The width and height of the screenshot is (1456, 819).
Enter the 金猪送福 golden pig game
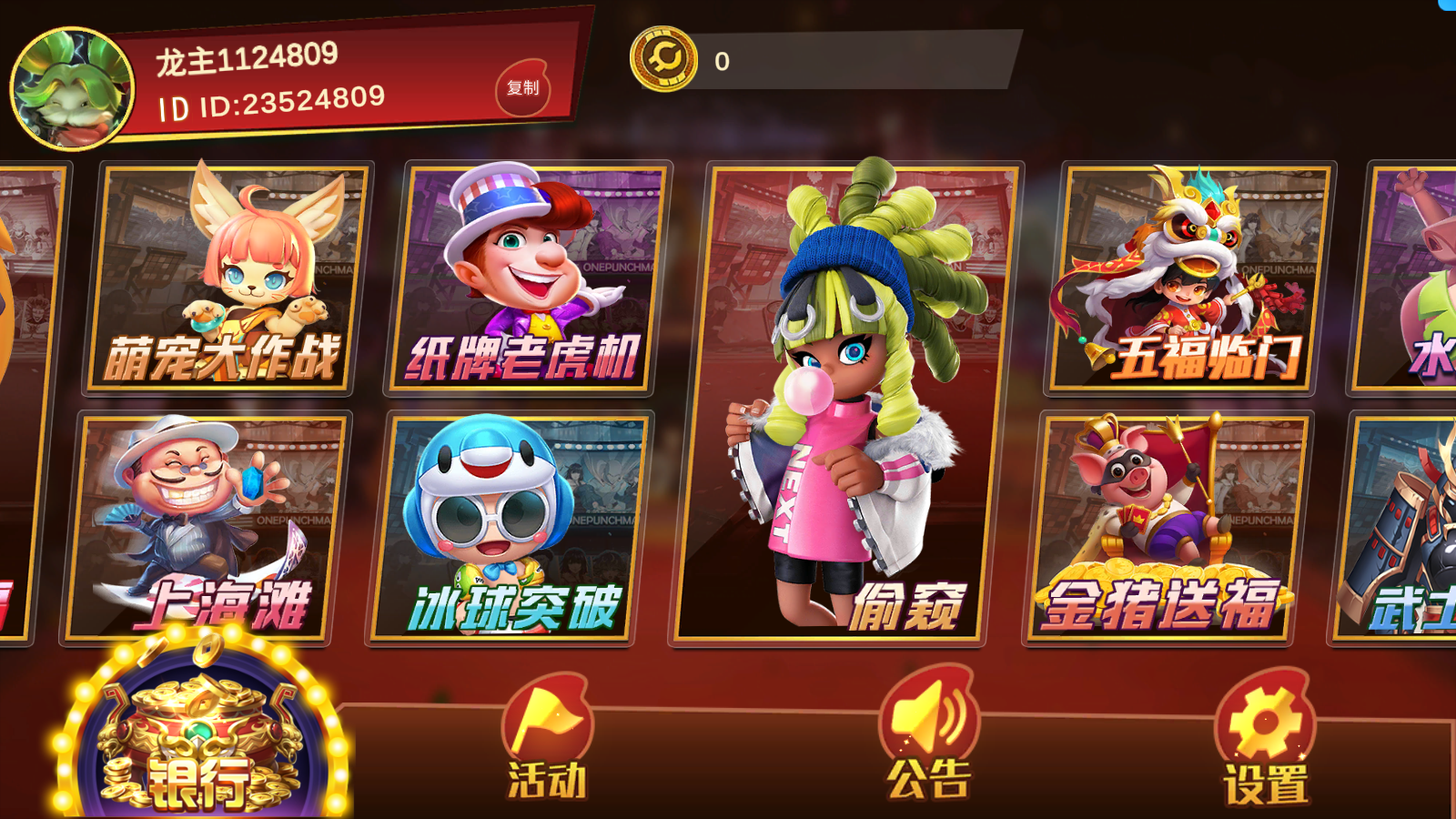click(x=1165, y=528)
